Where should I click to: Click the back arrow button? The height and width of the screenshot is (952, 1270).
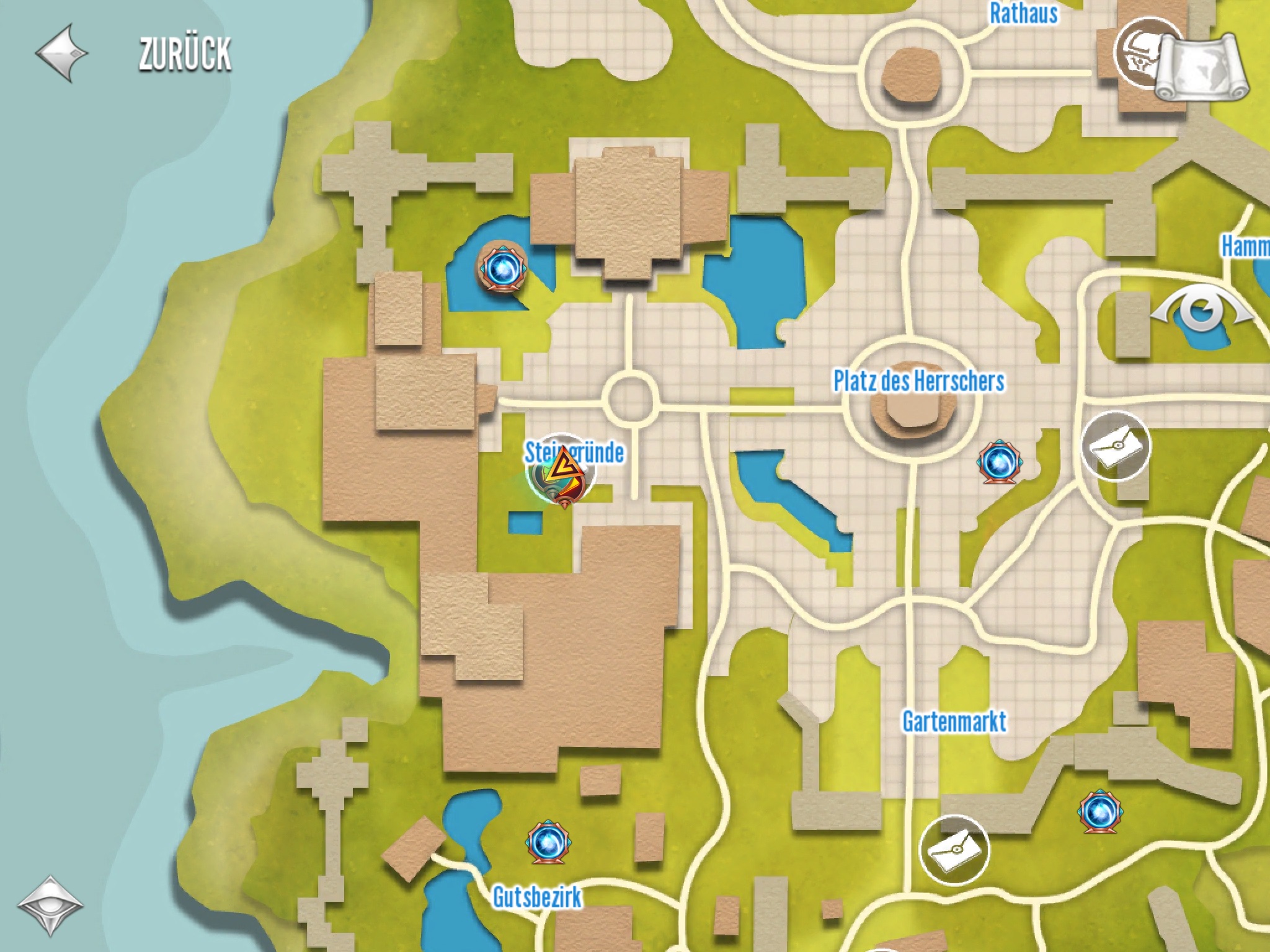pos(61,53)
